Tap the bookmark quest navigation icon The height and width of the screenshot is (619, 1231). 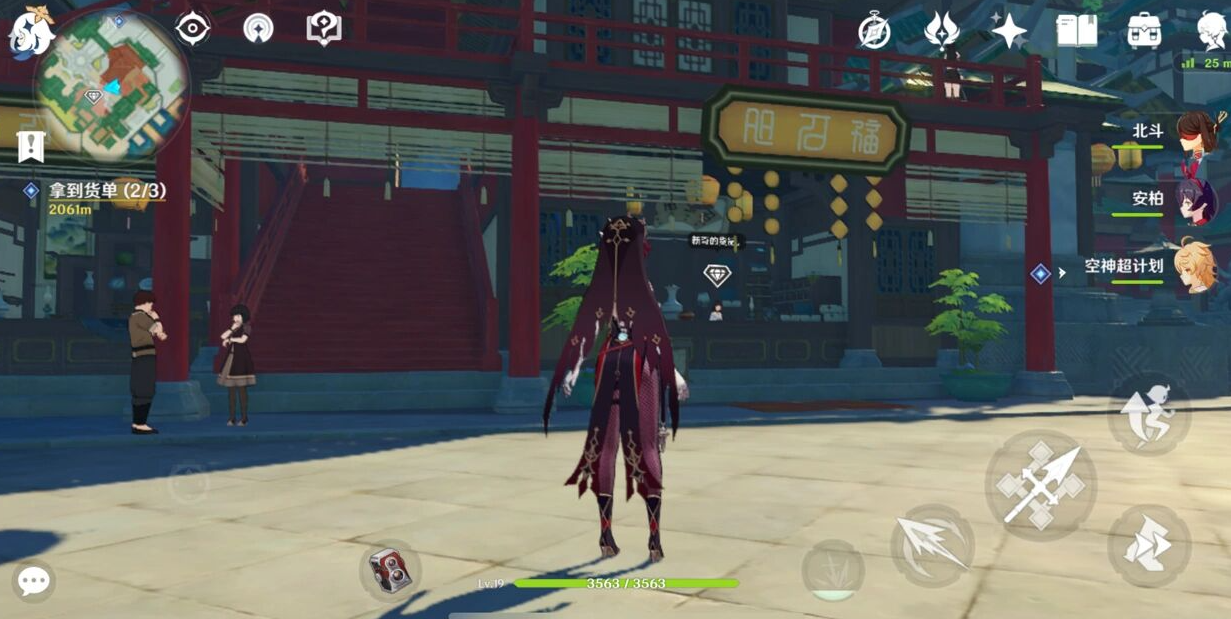[32, 146]
